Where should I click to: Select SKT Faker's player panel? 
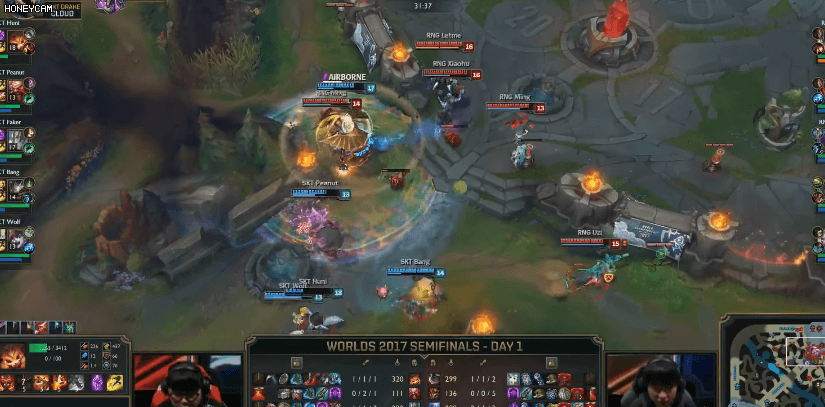pos(16,139)
